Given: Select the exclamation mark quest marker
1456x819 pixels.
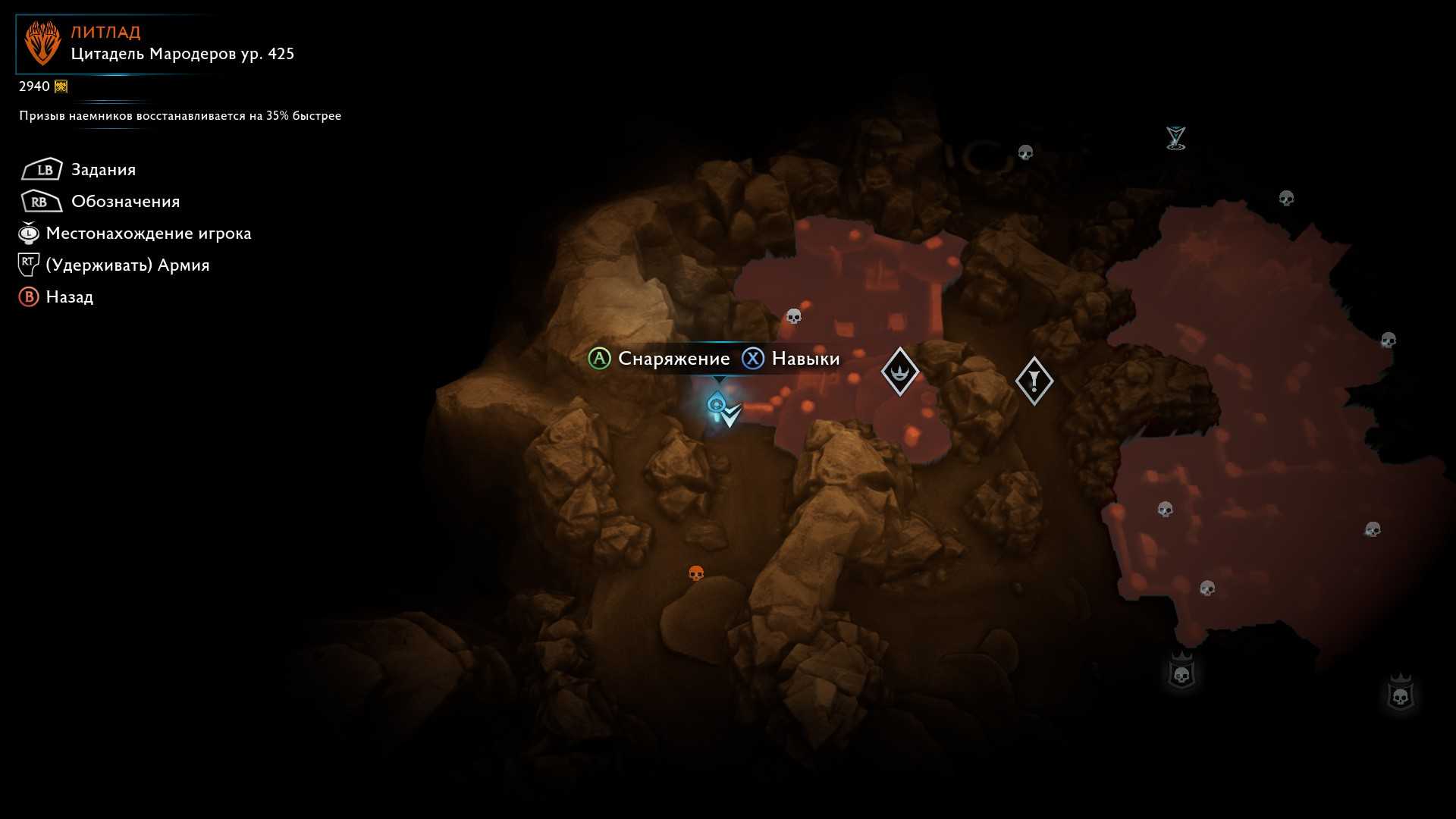Looking at the screenshot, I should [1034, 381].
